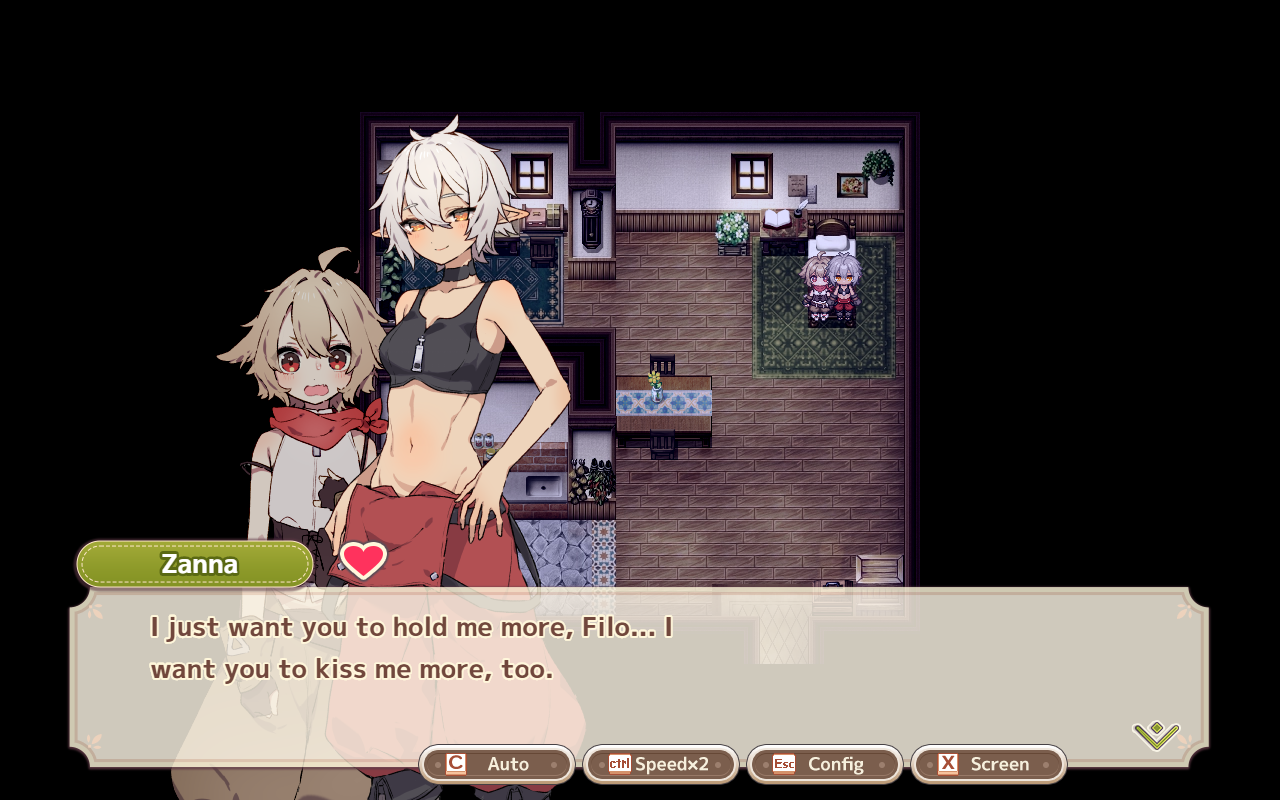Toggle the Speed×2 button
The image size is (1280, 800).
[661, 764]
